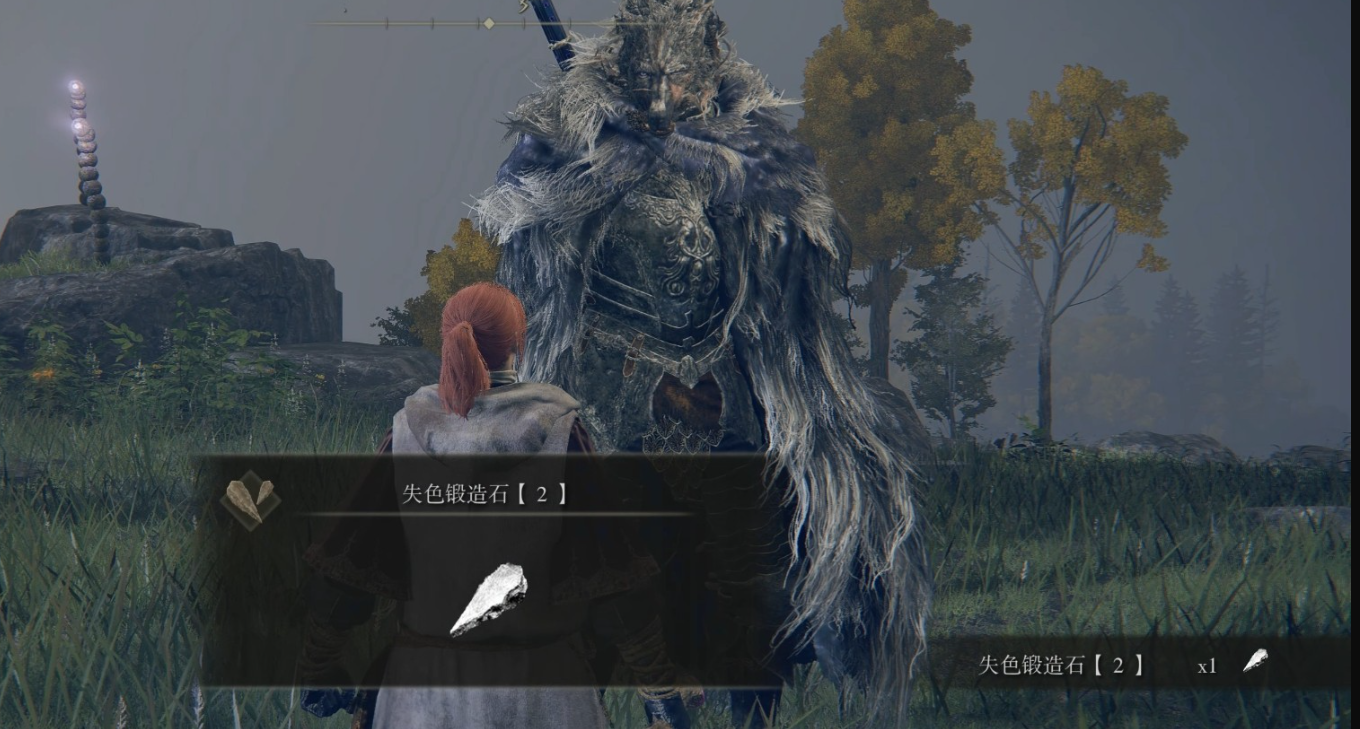
Task: Click the compass tick right of the diamond
Action: [524, 21]
